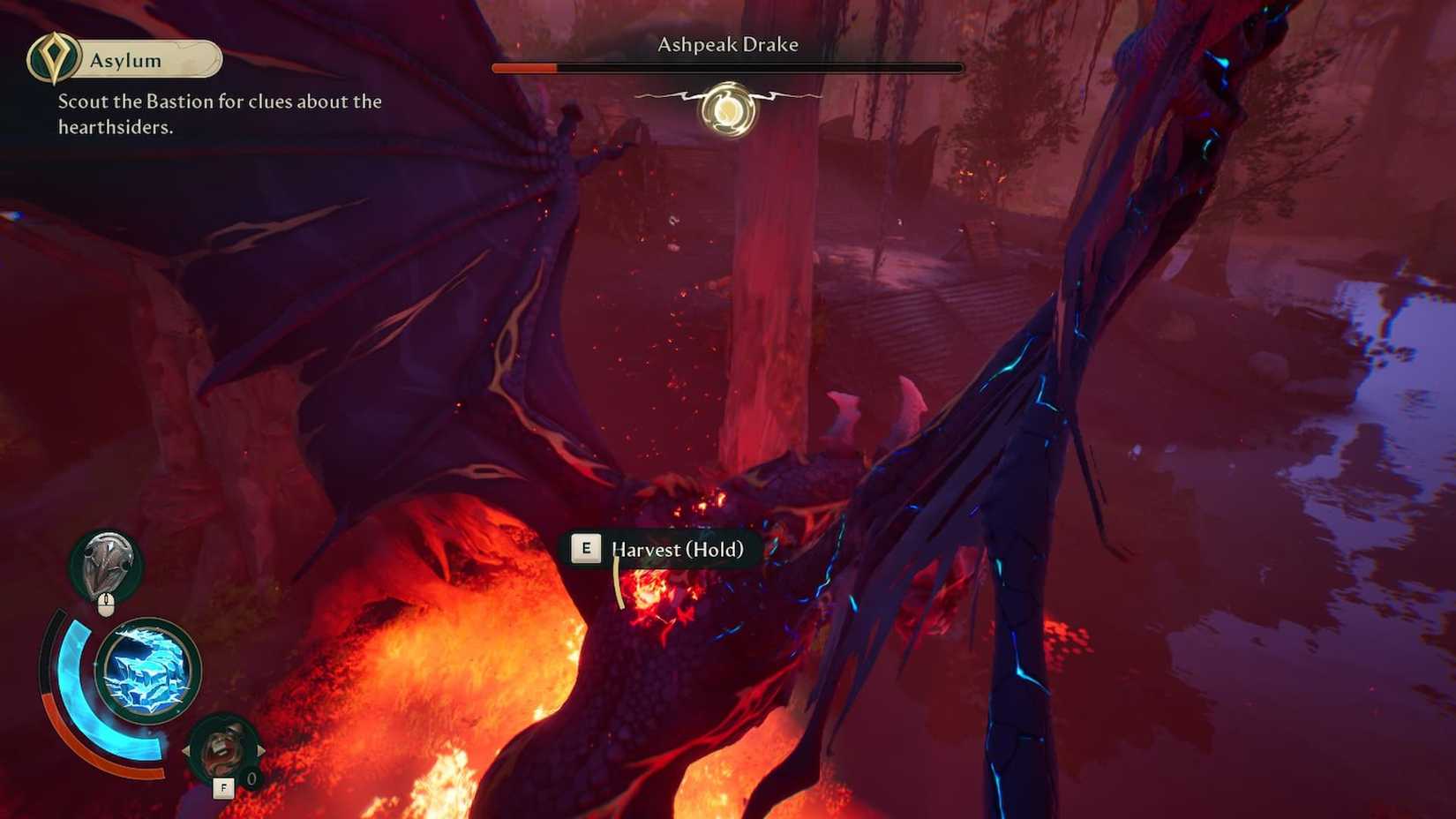Click the Ashpeak Drake name title

[x=727, y=44]
